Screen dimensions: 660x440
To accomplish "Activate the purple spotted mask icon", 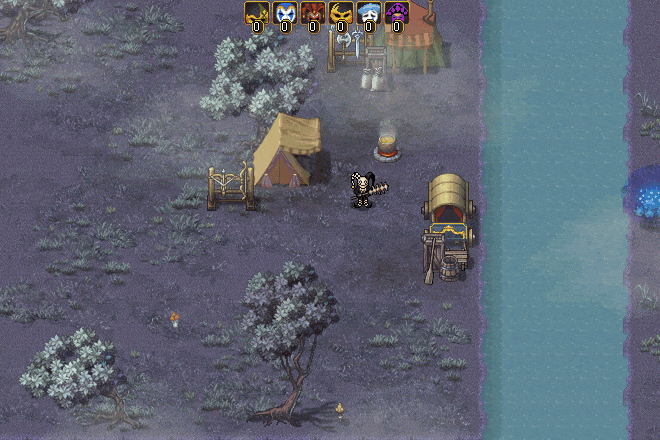I will (397, 13).
